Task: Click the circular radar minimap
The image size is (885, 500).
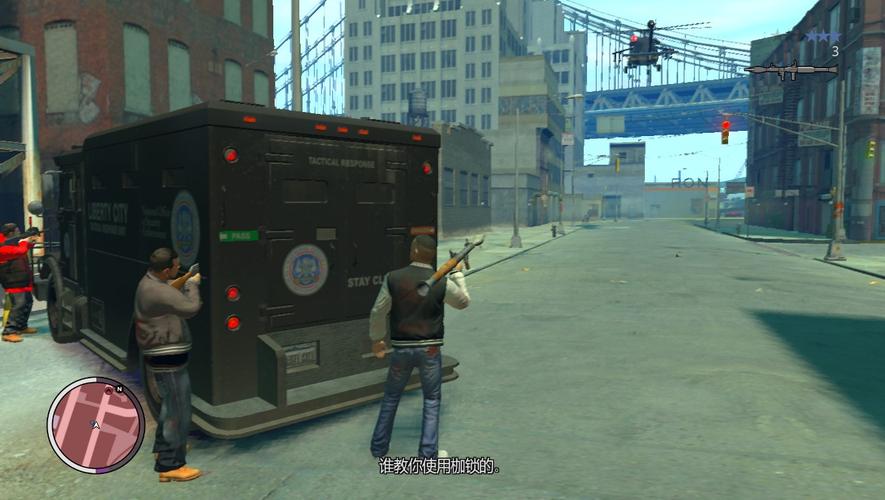Action: pyautogui.click(x=96, y=424)
